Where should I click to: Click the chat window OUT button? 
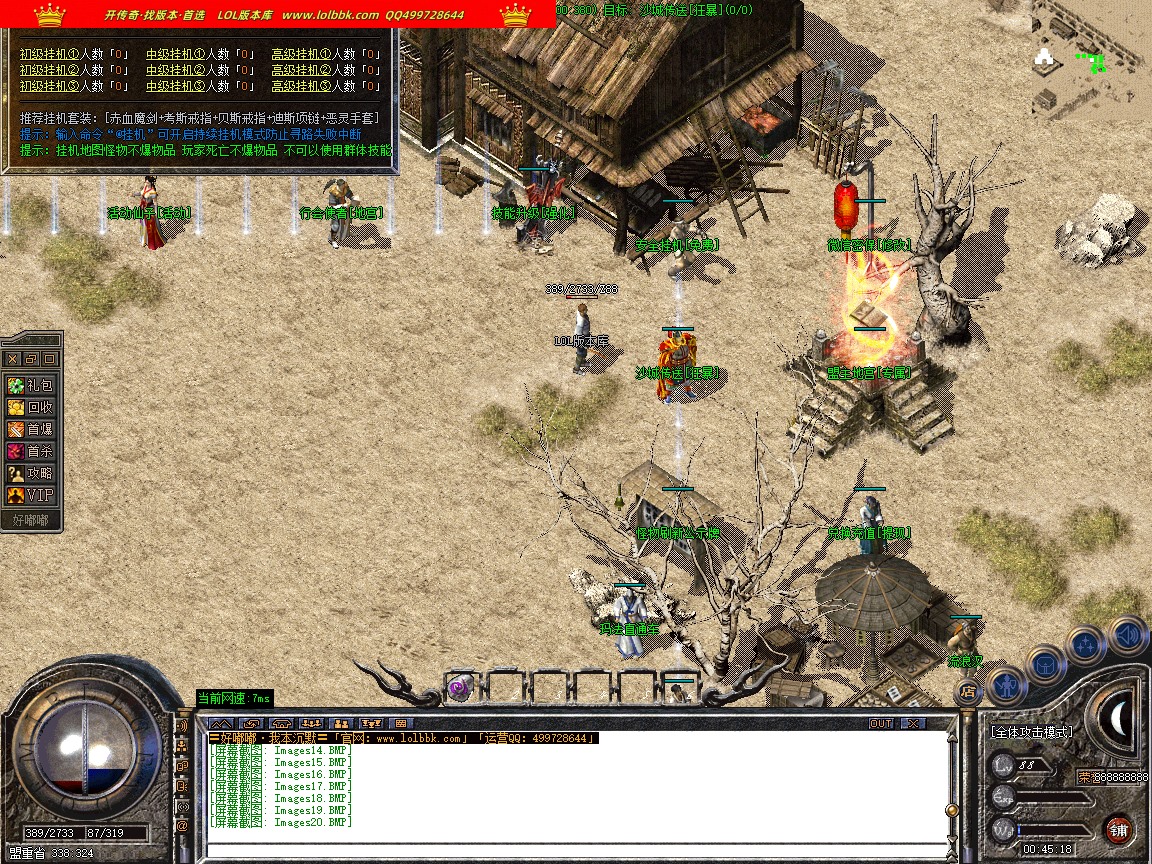[x=880, y=723]
